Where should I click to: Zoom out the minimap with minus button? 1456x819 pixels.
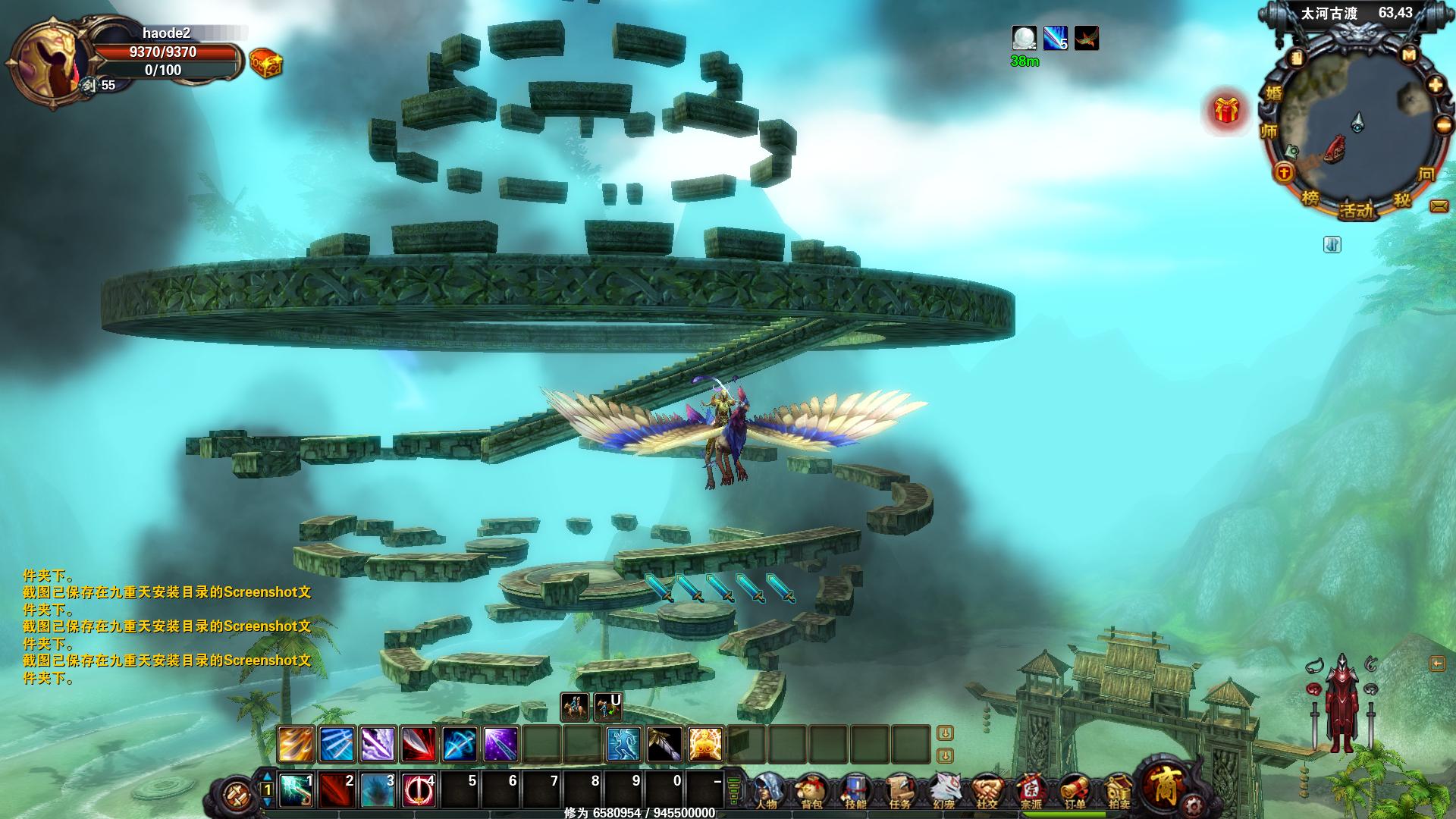coord(1443,125)
